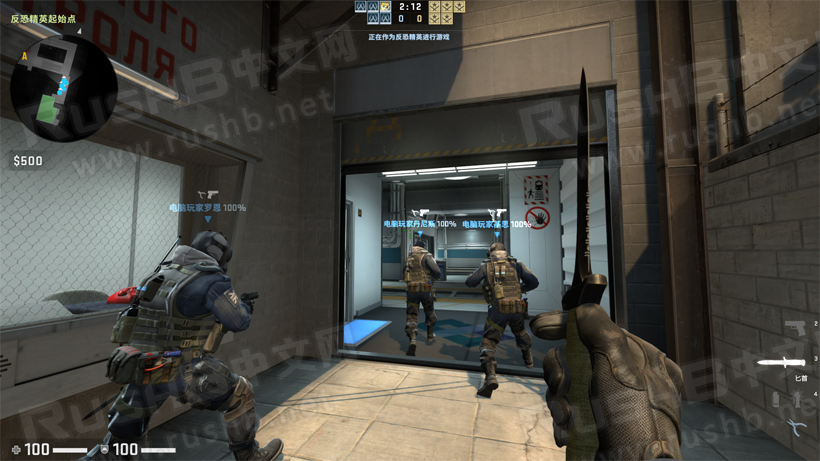The height and width of the screenshot is (461, 820).
Task: Click the cat avatar on the scoreboard
Action: click(x=385, y=7)
